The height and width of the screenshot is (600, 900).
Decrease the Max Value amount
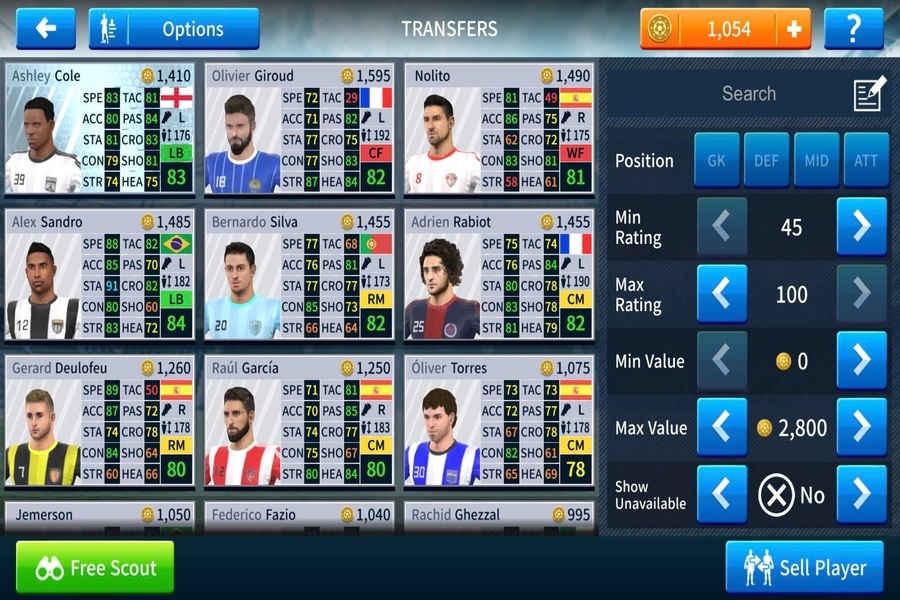tap(722, 427)
